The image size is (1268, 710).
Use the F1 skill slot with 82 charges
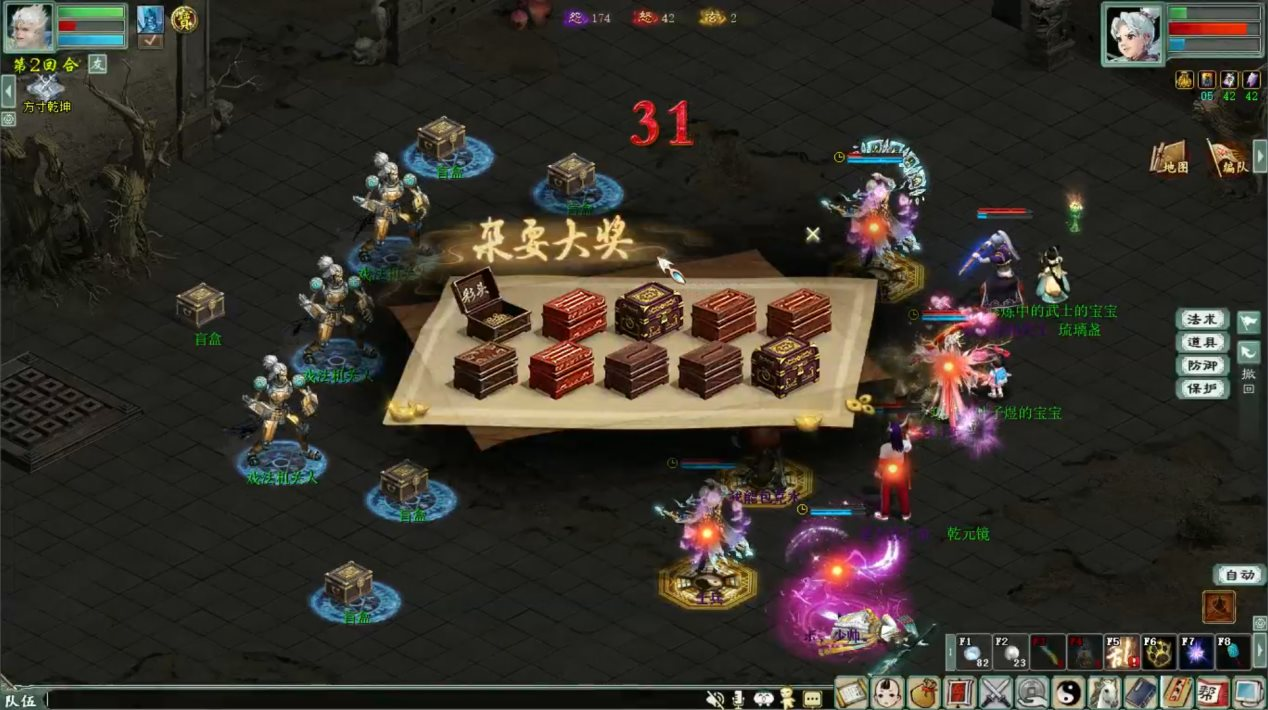point(974,652)
